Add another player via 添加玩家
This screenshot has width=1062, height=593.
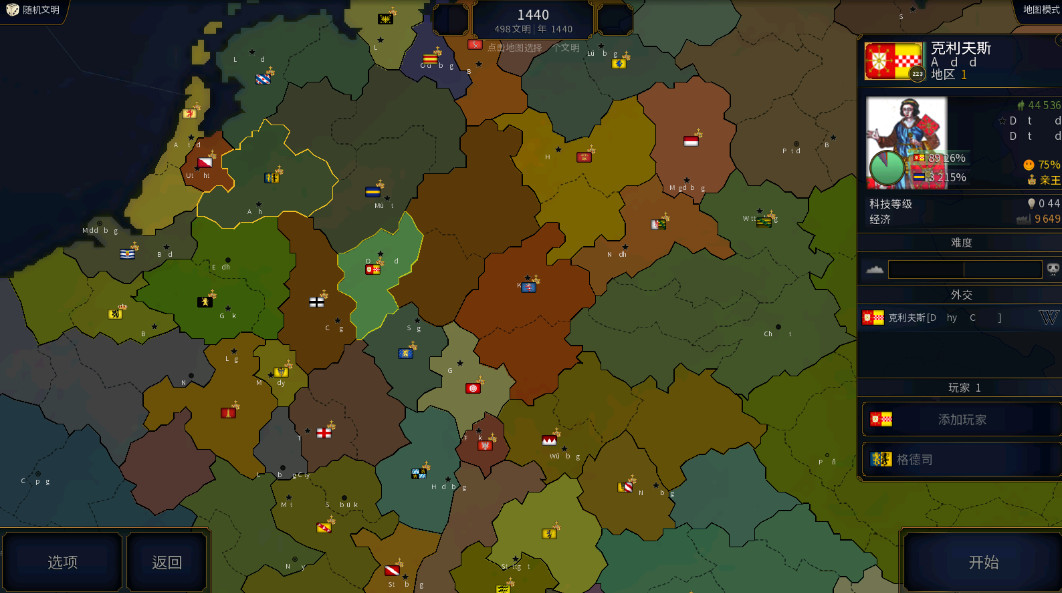tap(960, 419)
